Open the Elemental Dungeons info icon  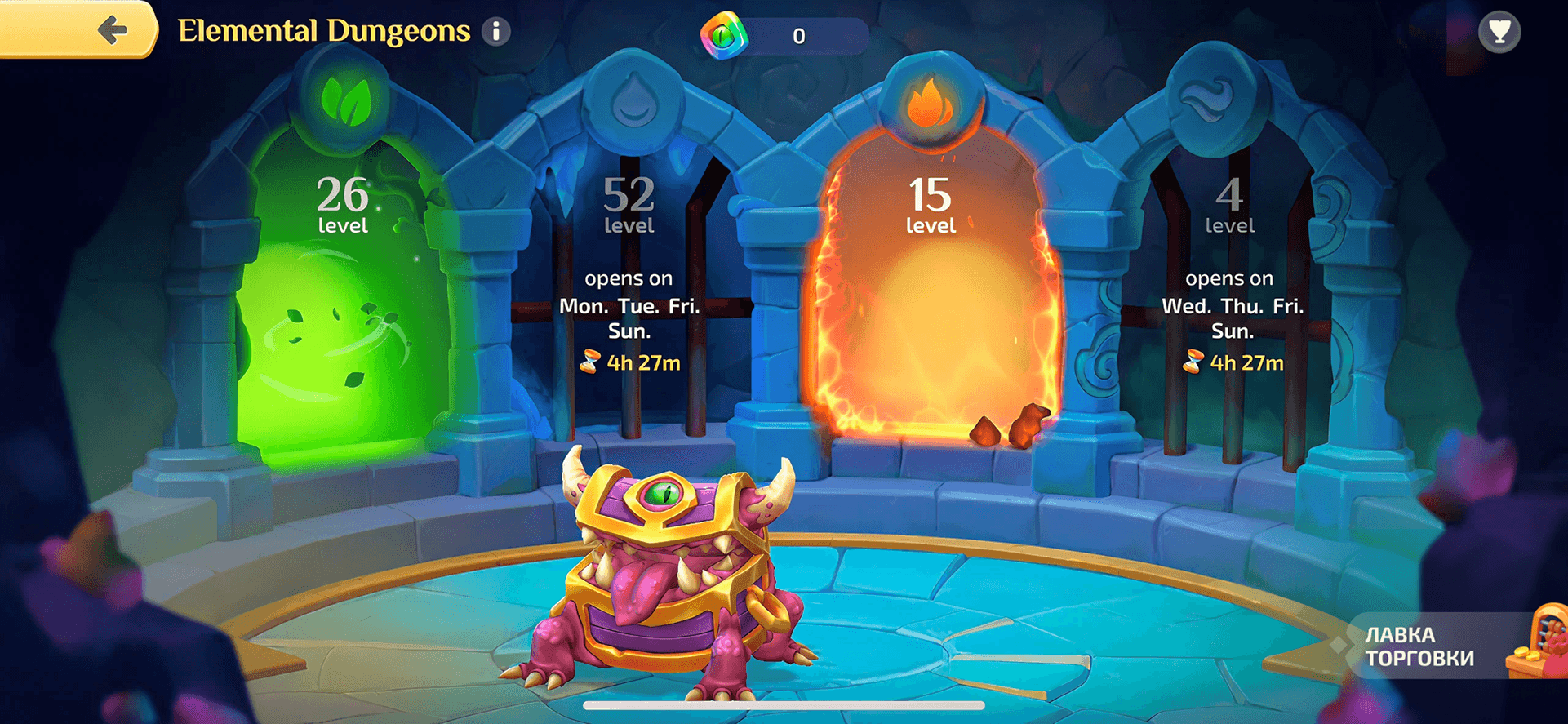tap(495, 32)
